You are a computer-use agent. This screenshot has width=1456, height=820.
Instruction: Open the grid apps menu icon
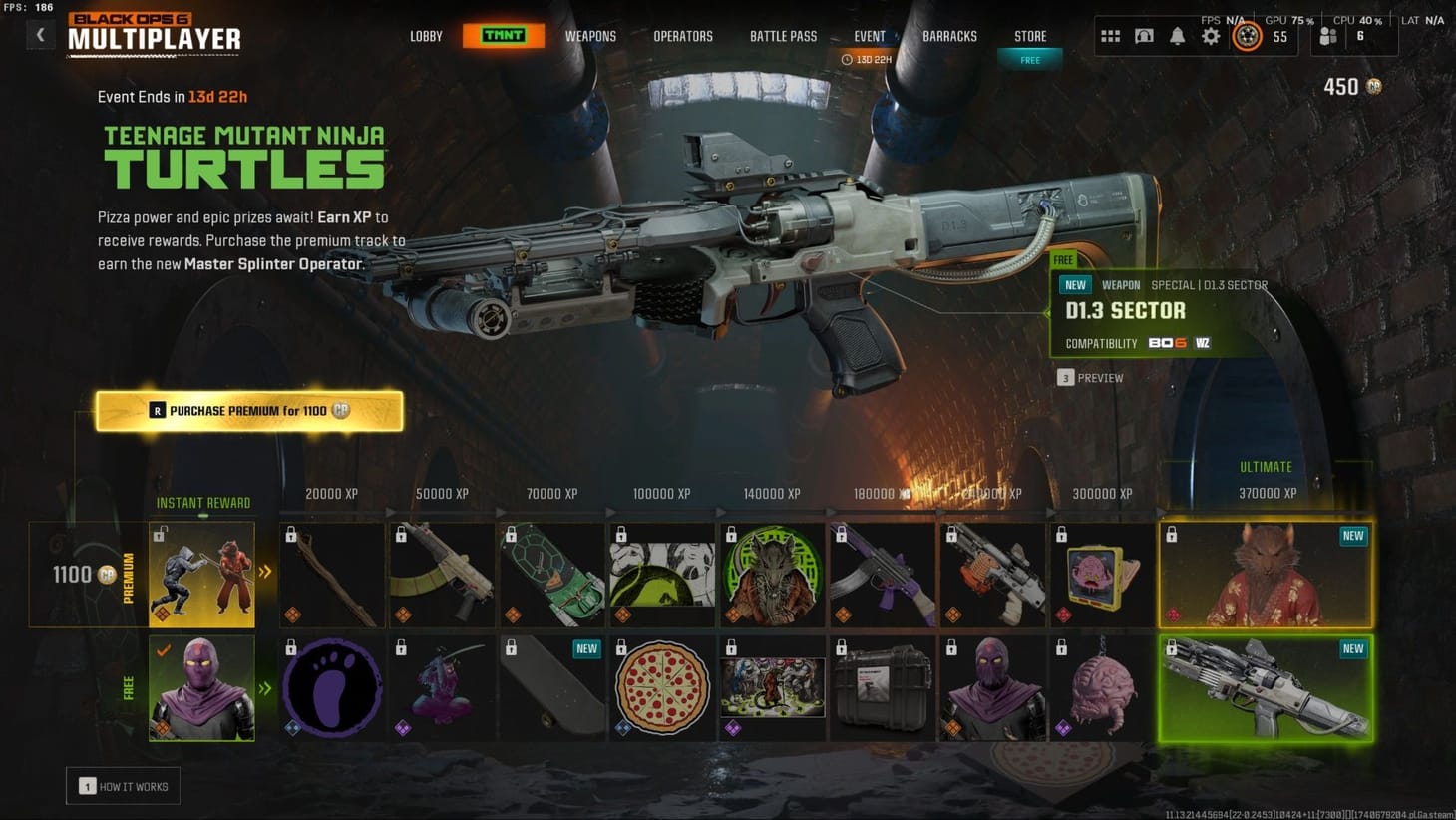(1110, 35)
